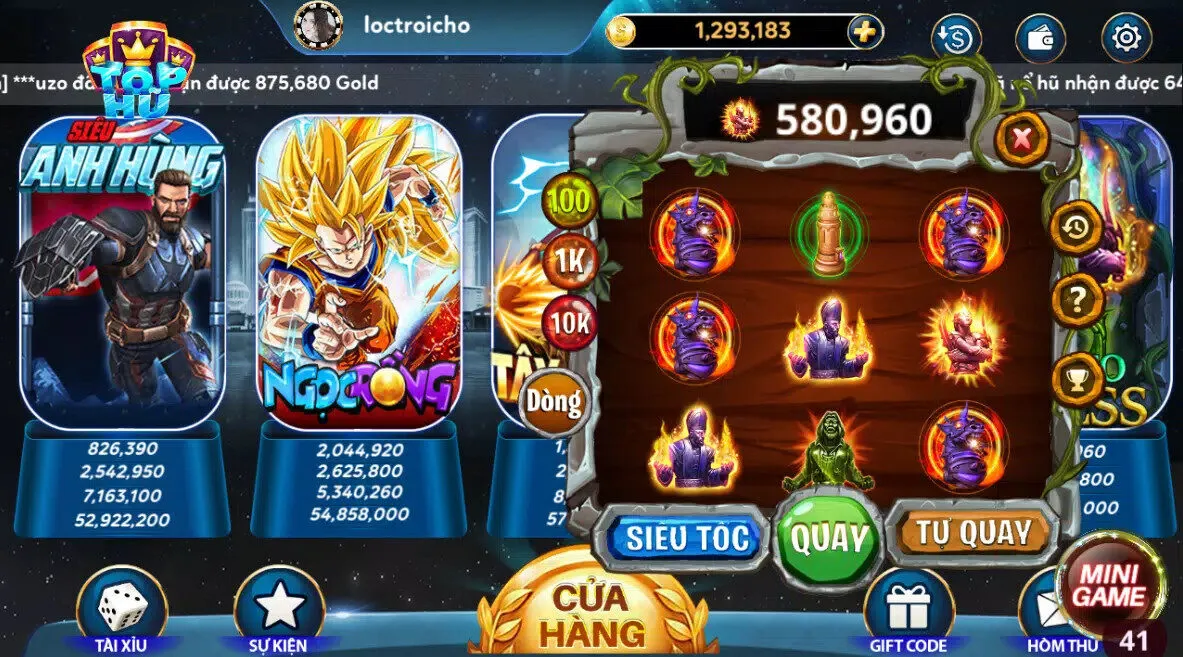
Task: Choose the 1K bet level
Action: (x=568, y=261)
